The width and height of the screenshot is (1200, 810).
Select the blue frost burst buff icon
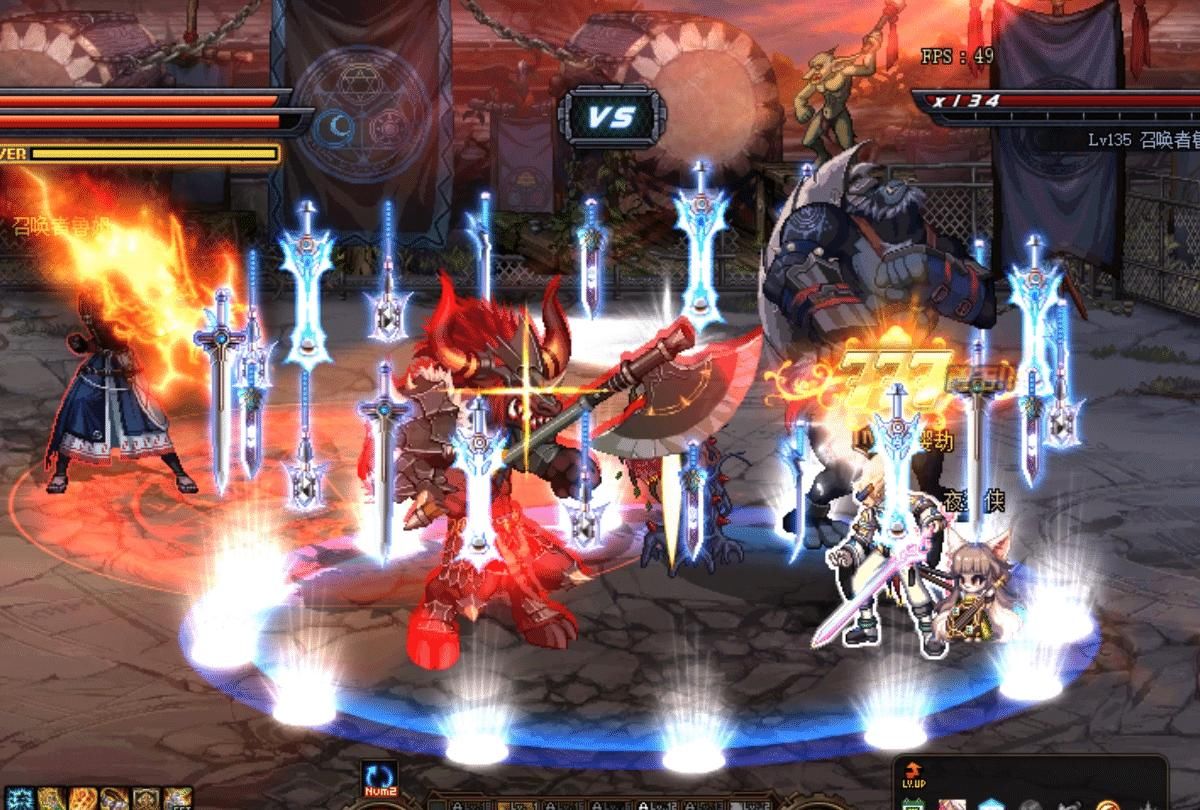[18, 799]
